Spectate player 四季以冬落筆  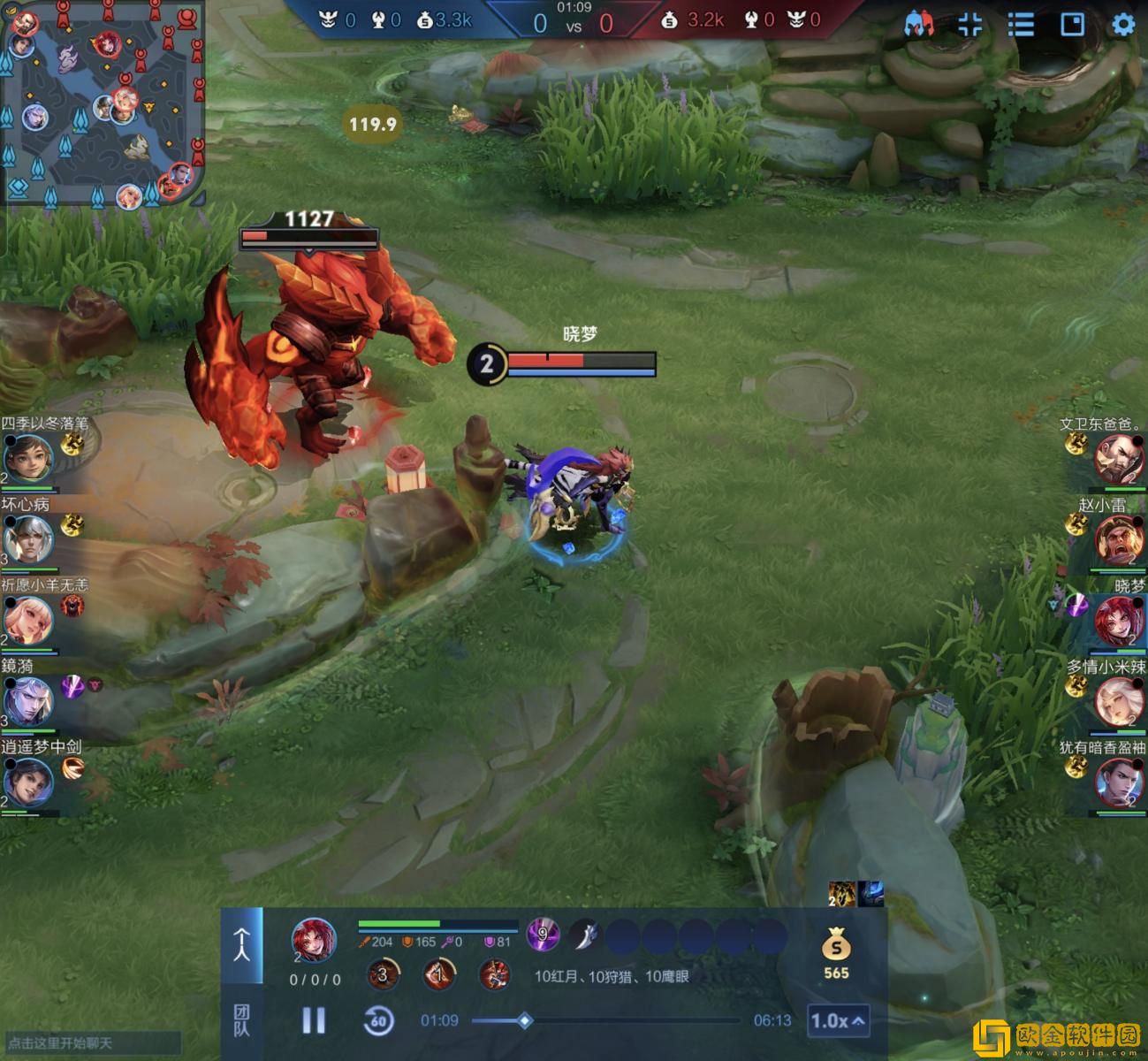(x=28, y=458)
